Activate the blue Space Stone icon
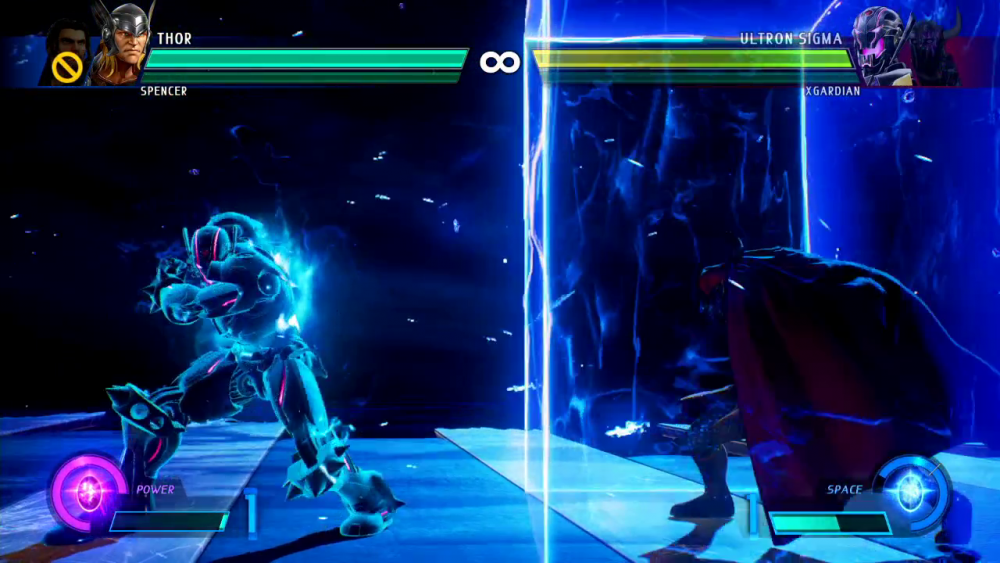 (910, 491)
